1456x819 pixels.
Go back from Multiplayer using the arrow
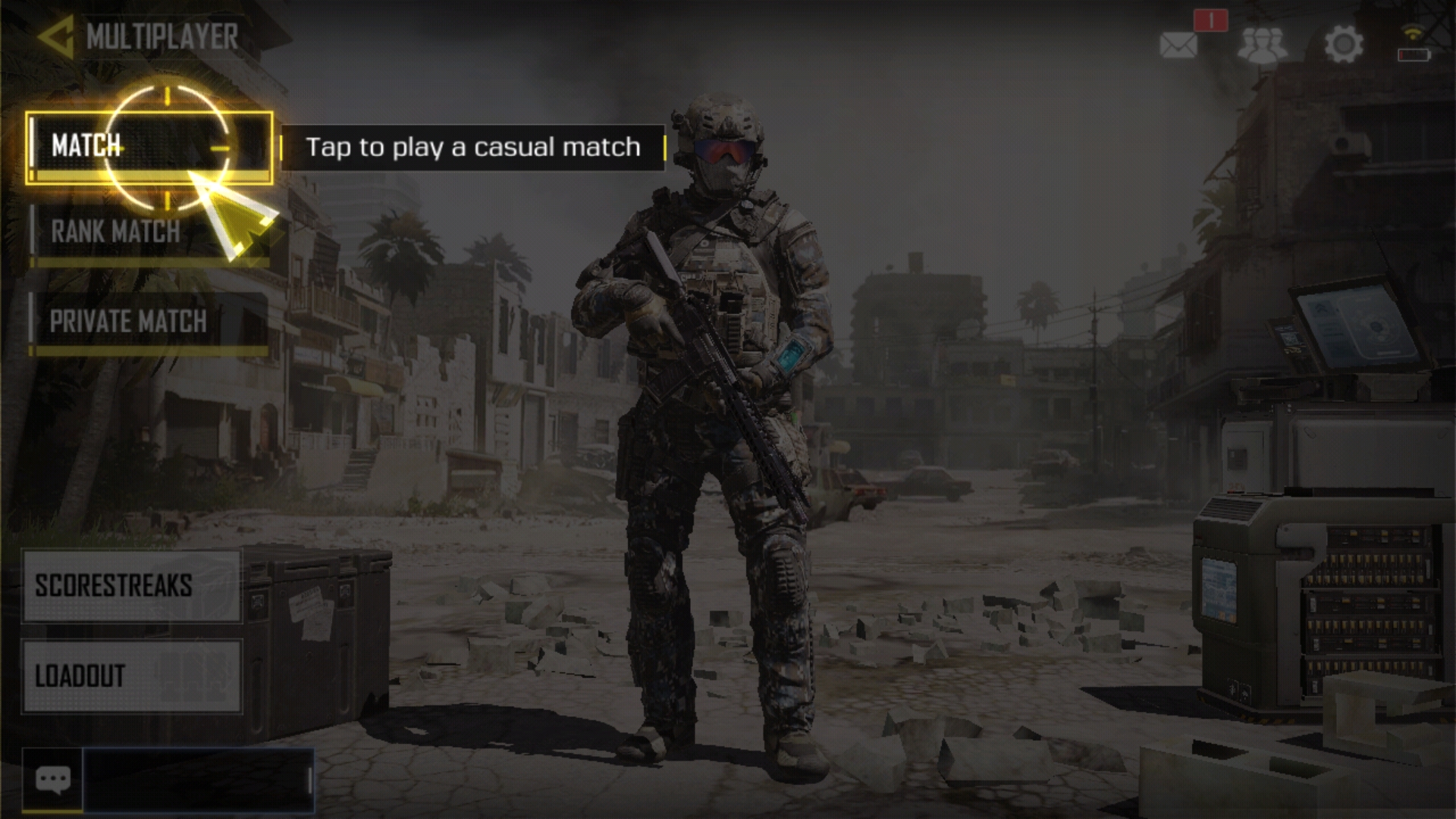[56, 36]
